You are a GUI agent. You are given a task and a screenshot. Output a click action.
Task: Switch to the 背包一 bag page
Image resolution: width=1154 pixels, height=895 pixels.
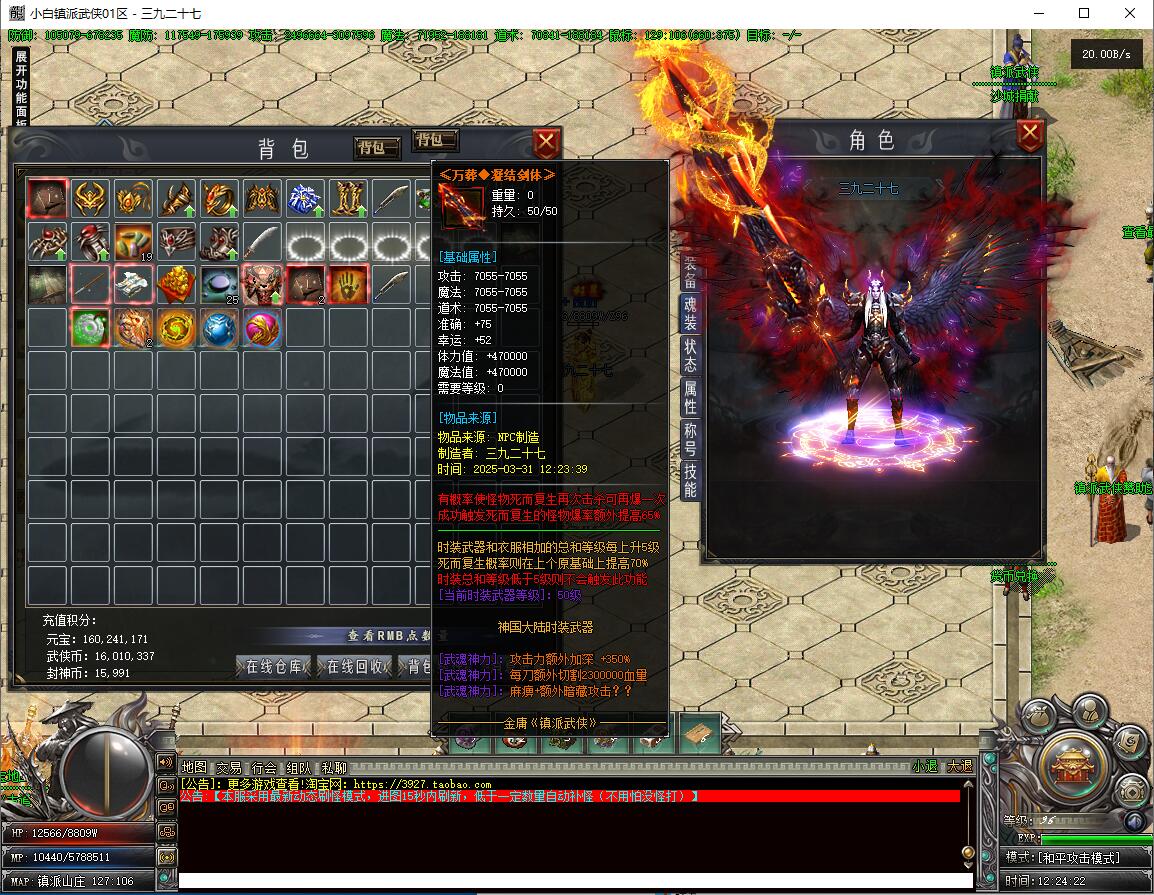tap(378, 147)
